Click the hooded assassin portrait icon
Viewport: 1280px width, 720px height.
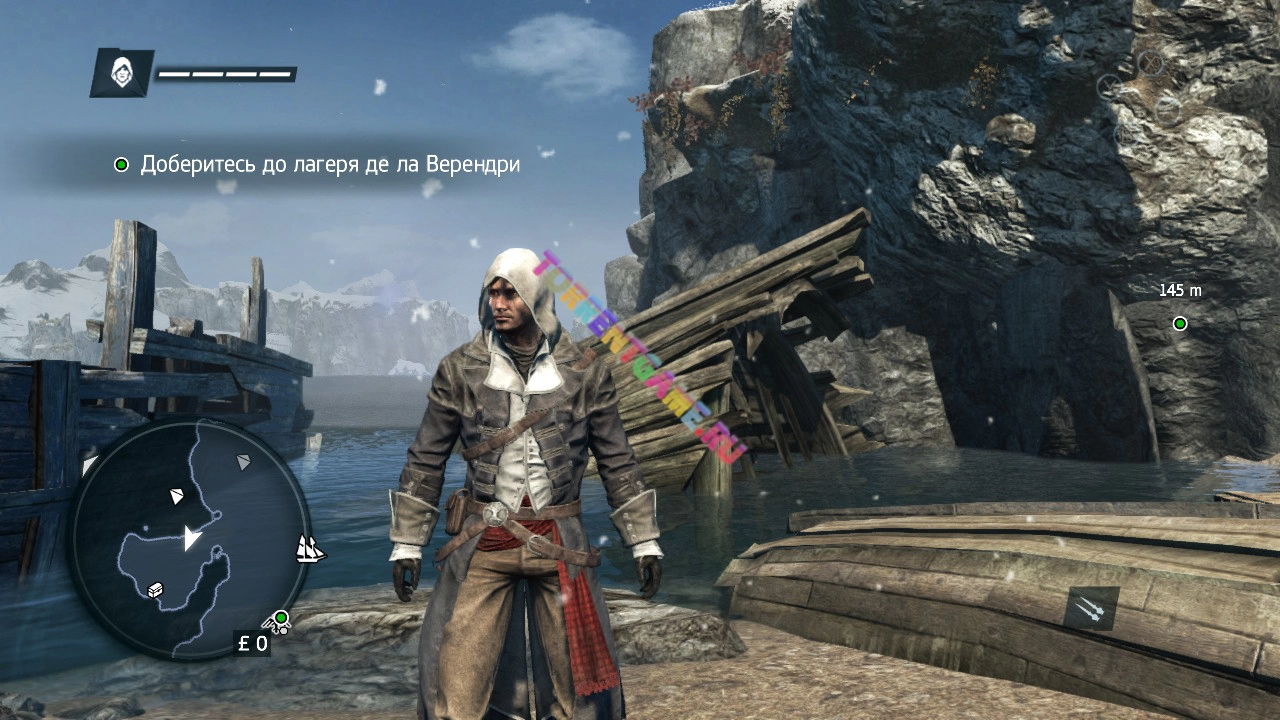pyautogui.click(x=122, y=73)
